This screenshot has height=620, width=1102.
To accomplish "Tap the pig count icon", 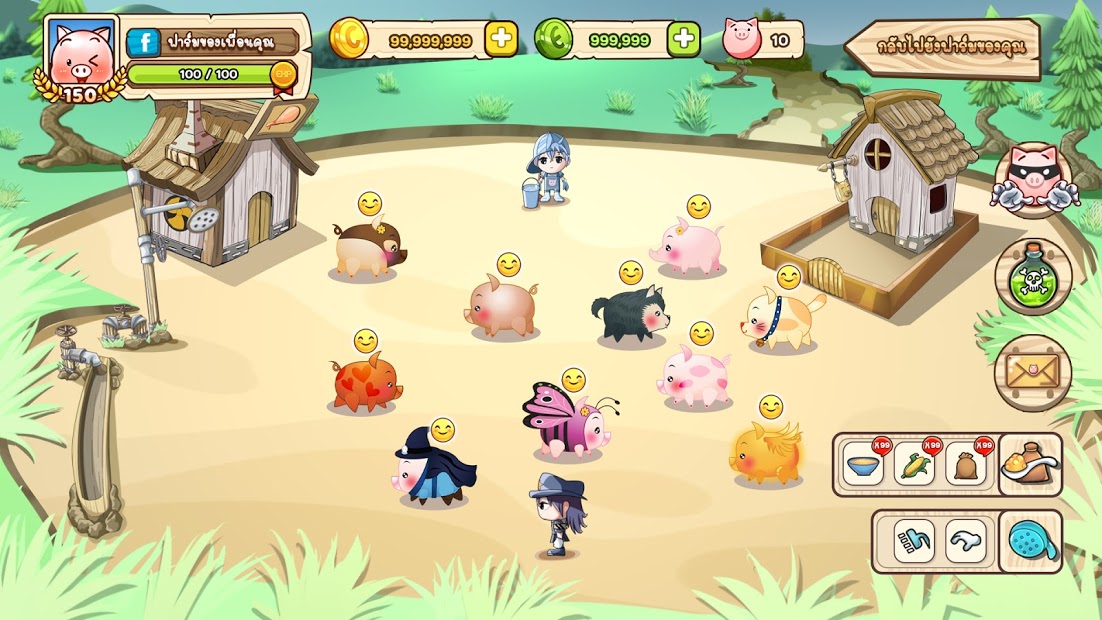I will (x=741, y=39).
